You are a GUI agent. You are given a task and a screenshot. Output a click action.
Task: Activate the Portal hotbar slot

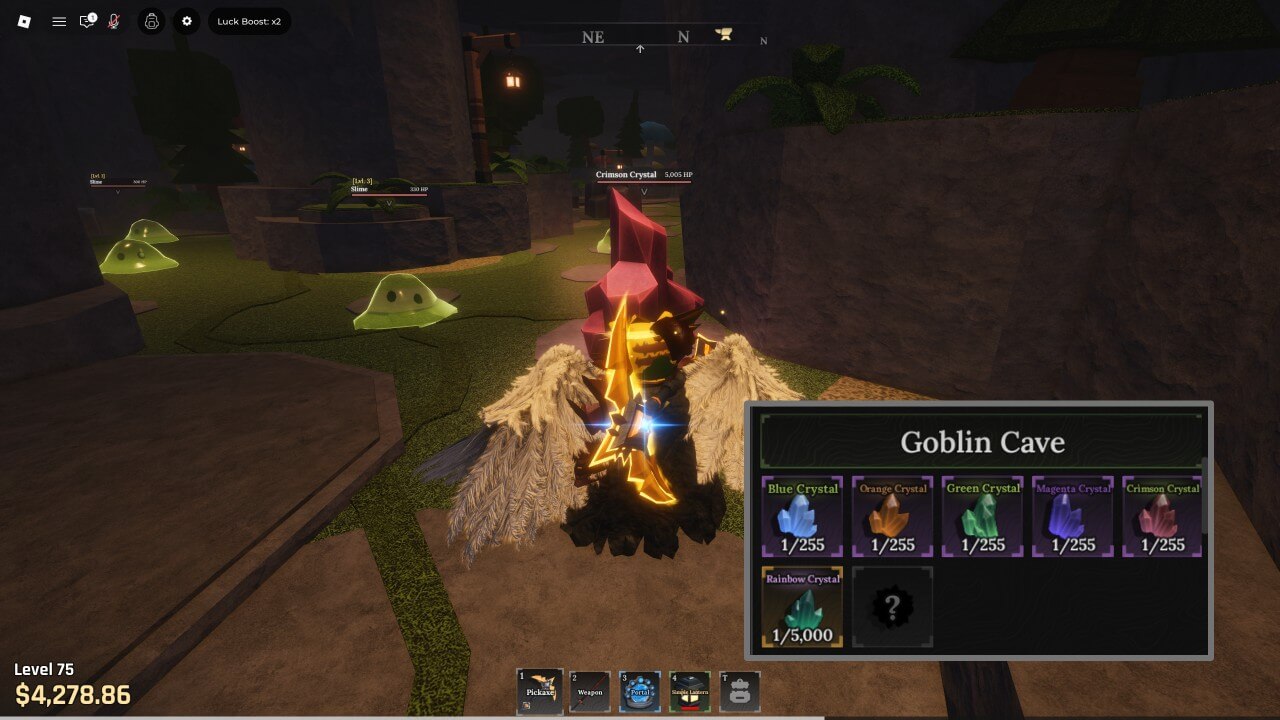coord(640,691)
